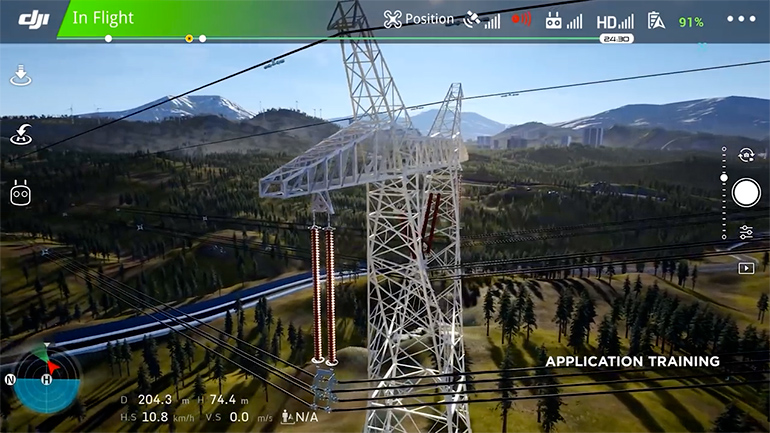The image size is (770, 433).
Task: Open the media playback gallery
Action: tap(746, 268)
